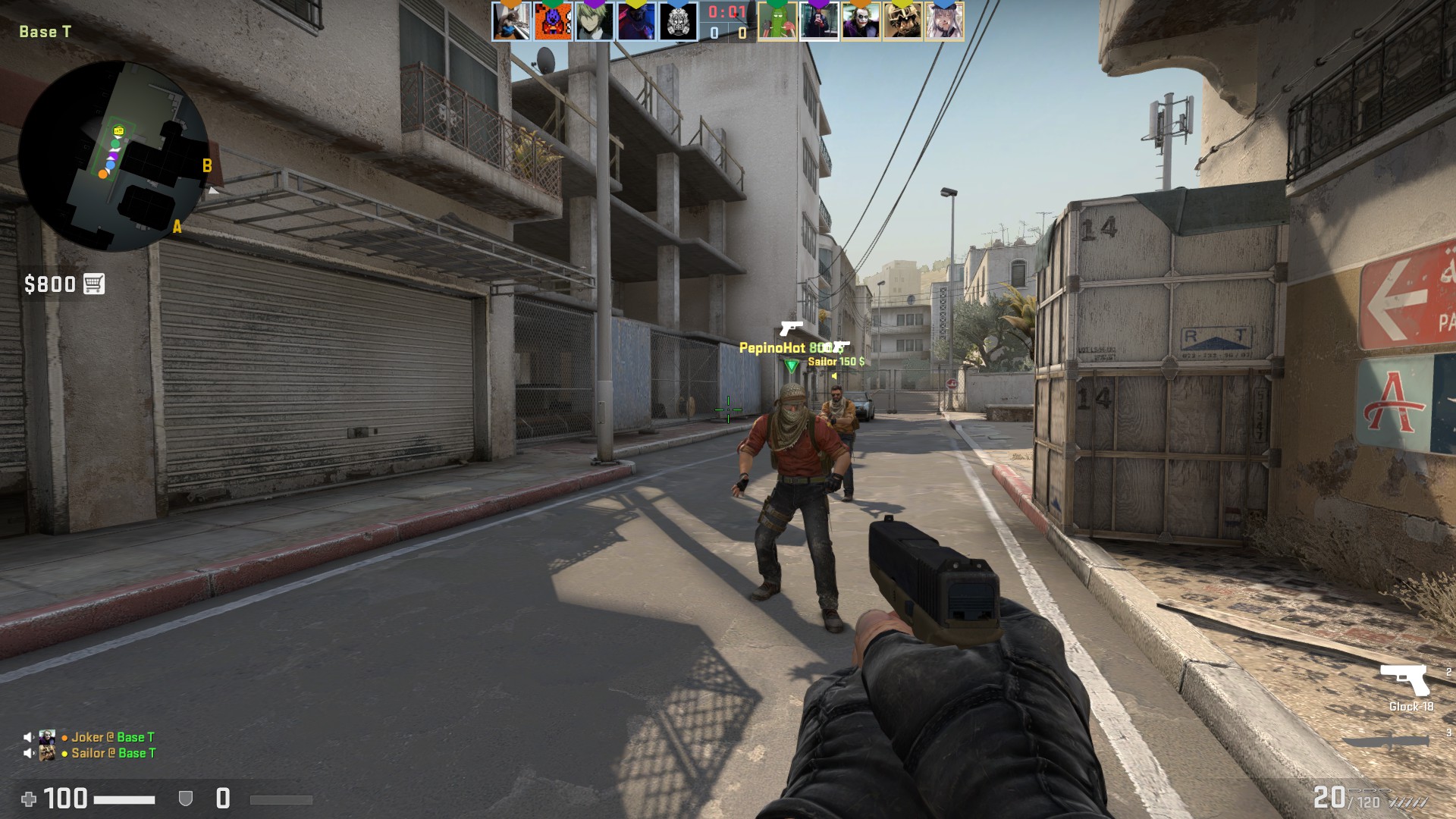Screen dimensions: 1456x819
Task: Select the kitten avatar player
Action: 511,21
